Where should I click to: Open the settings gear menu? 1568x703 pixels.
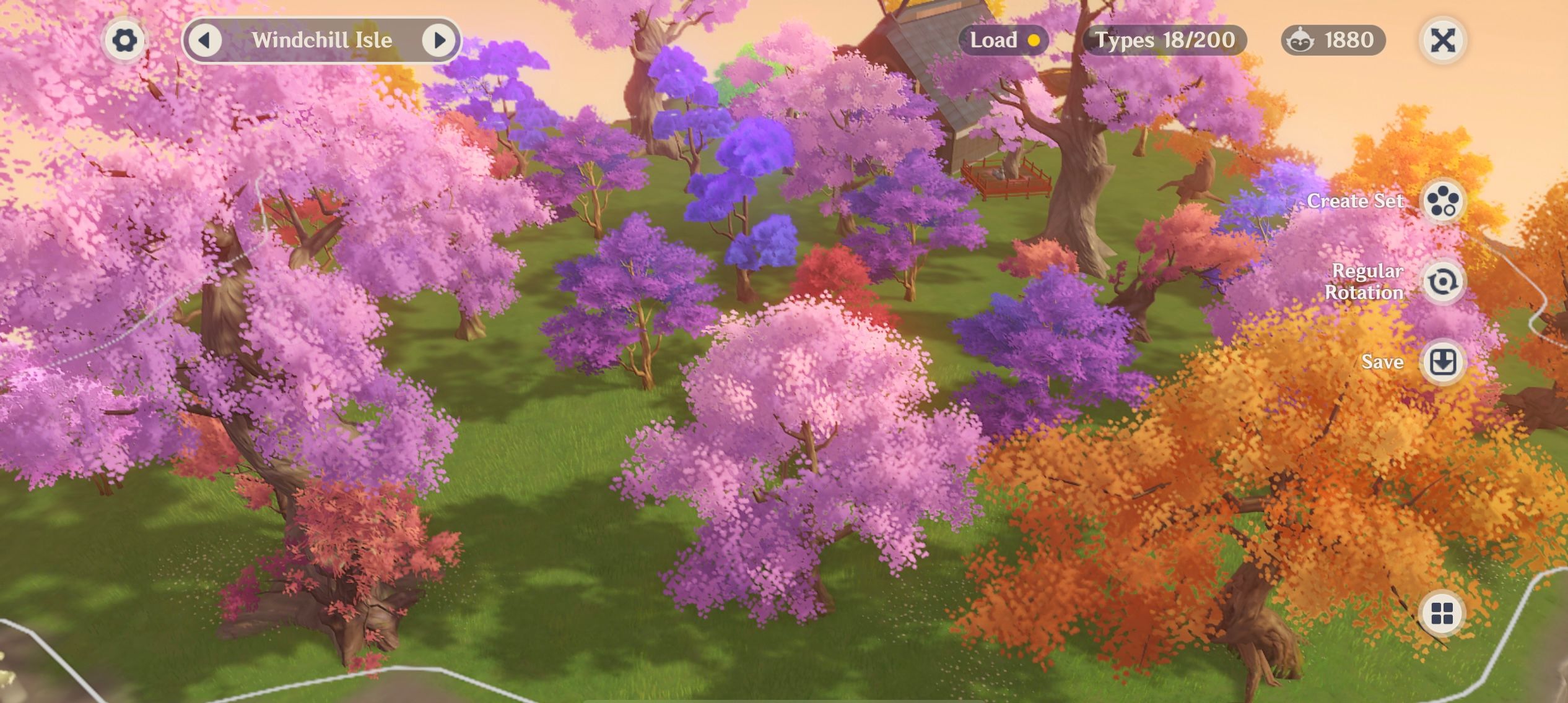coord(125,39)
